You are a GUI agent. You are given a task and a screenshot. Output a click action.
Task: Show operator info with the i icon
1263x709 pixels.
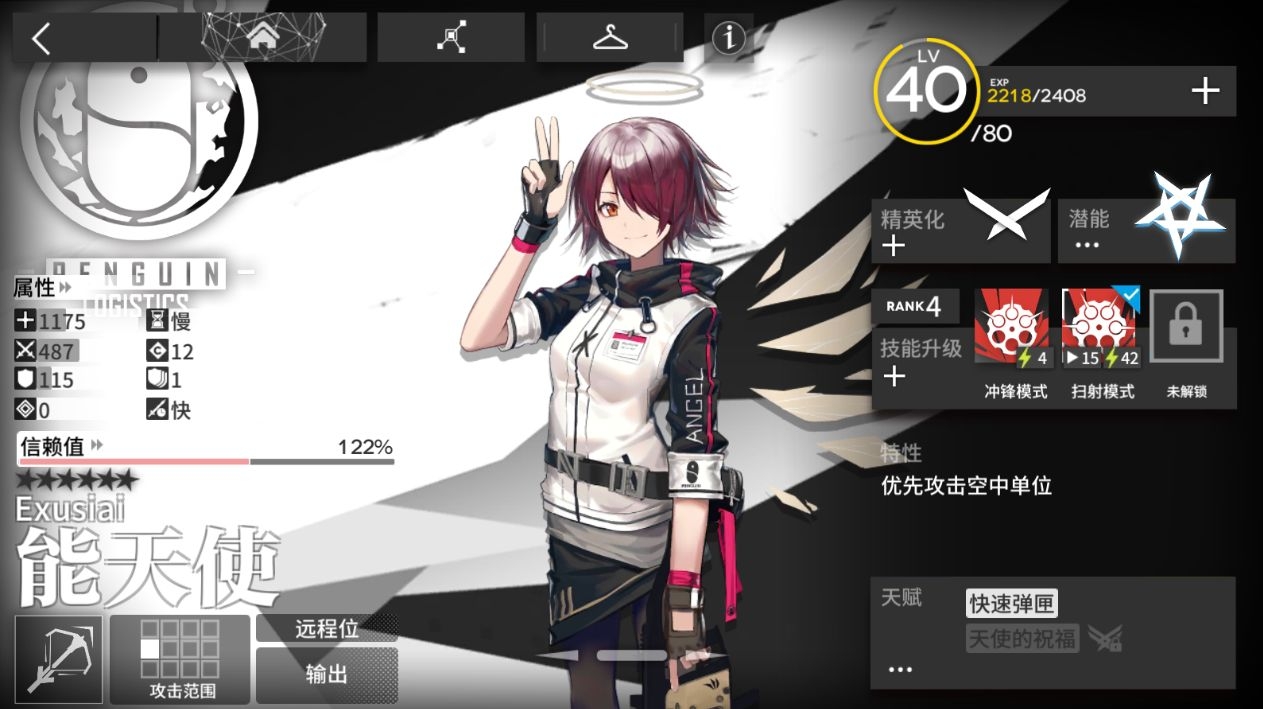point(729,38)
